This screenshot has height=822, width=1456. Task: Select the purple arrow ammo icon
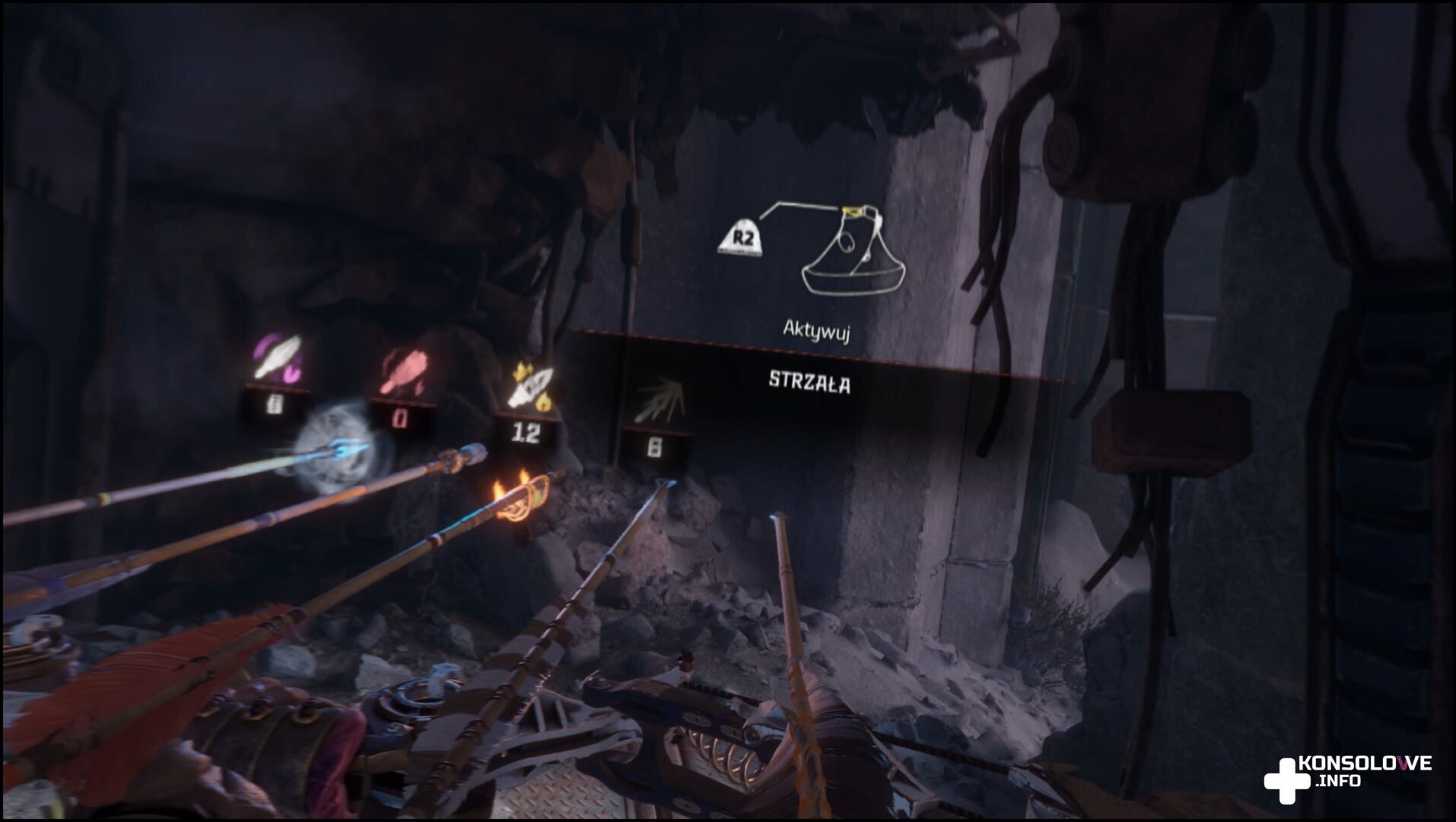(x=277, y=357)
